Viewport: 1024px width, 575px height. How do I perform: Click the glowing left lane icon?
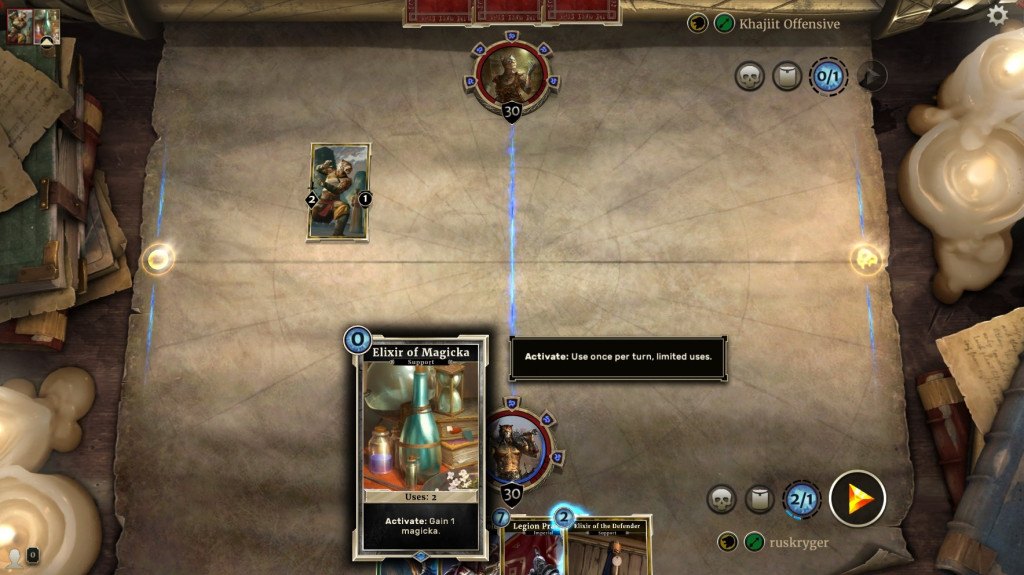pos(158,260)
